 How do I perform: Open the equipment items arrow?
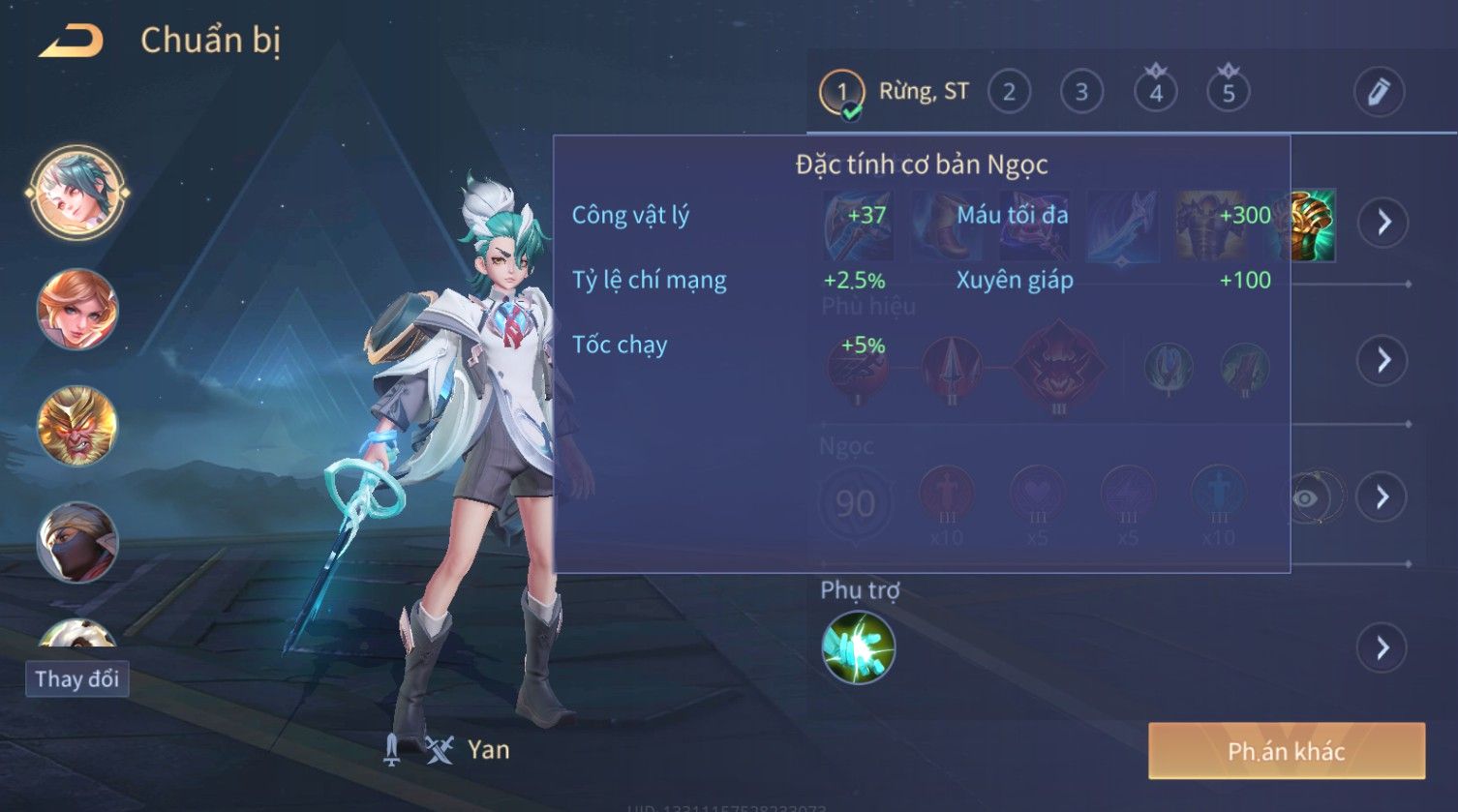click(x=1382, y=223)
